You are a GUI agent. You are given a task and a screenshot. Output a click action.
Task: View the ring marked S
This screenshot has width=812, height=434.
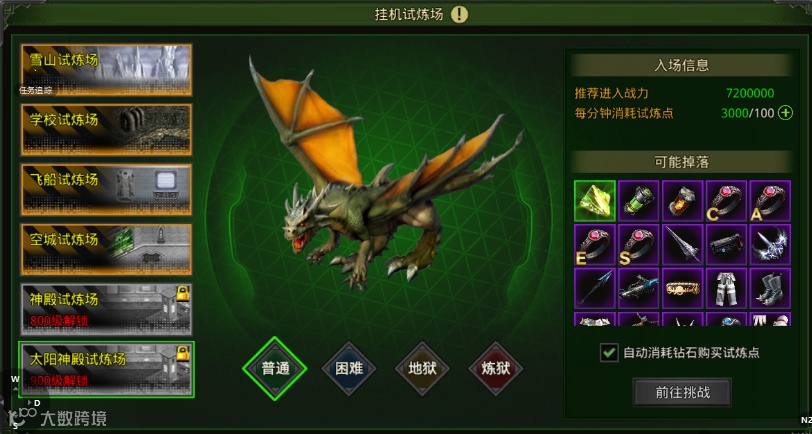point(638,244)
